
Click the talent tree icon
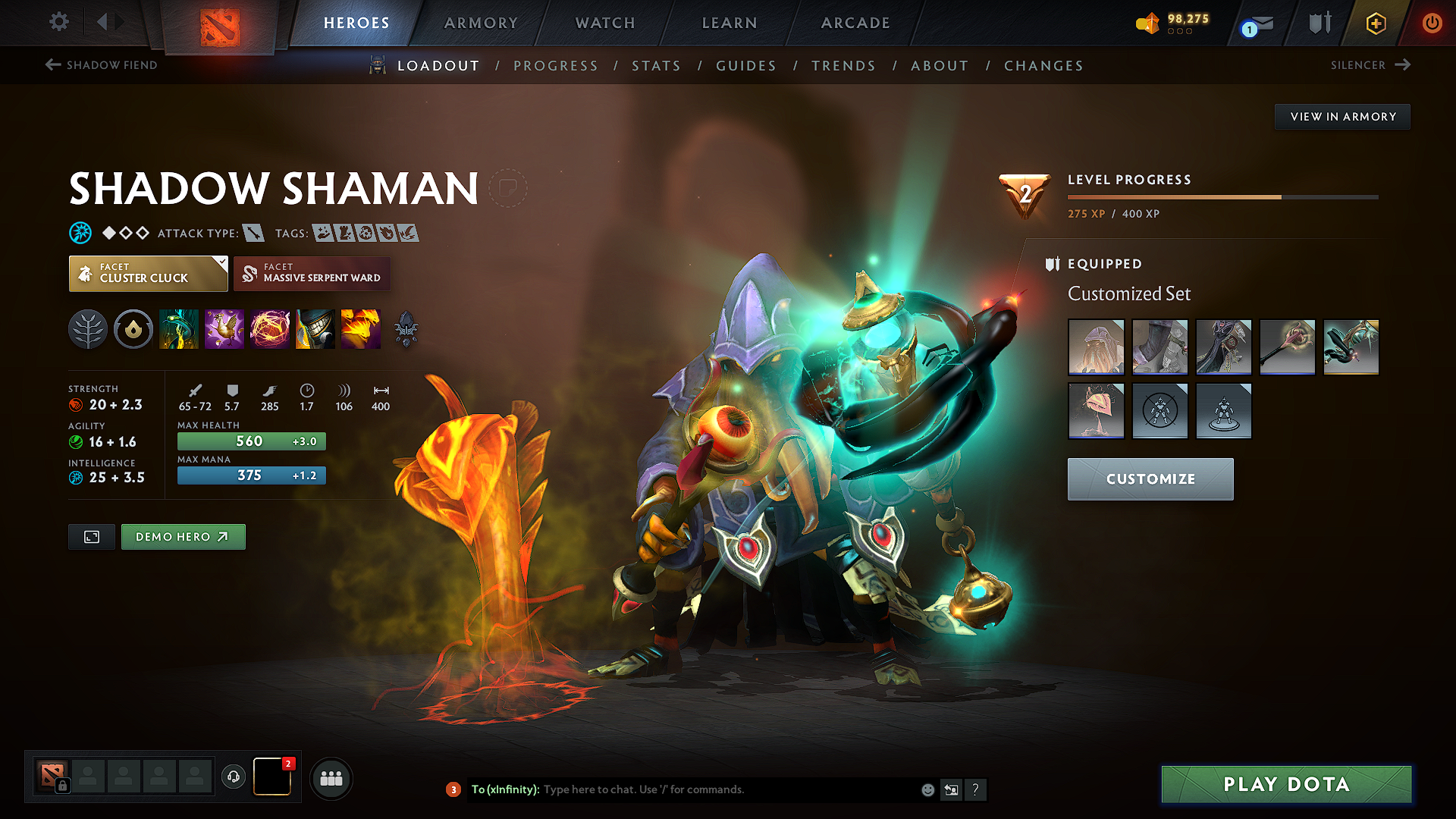(x=88, y=329)
